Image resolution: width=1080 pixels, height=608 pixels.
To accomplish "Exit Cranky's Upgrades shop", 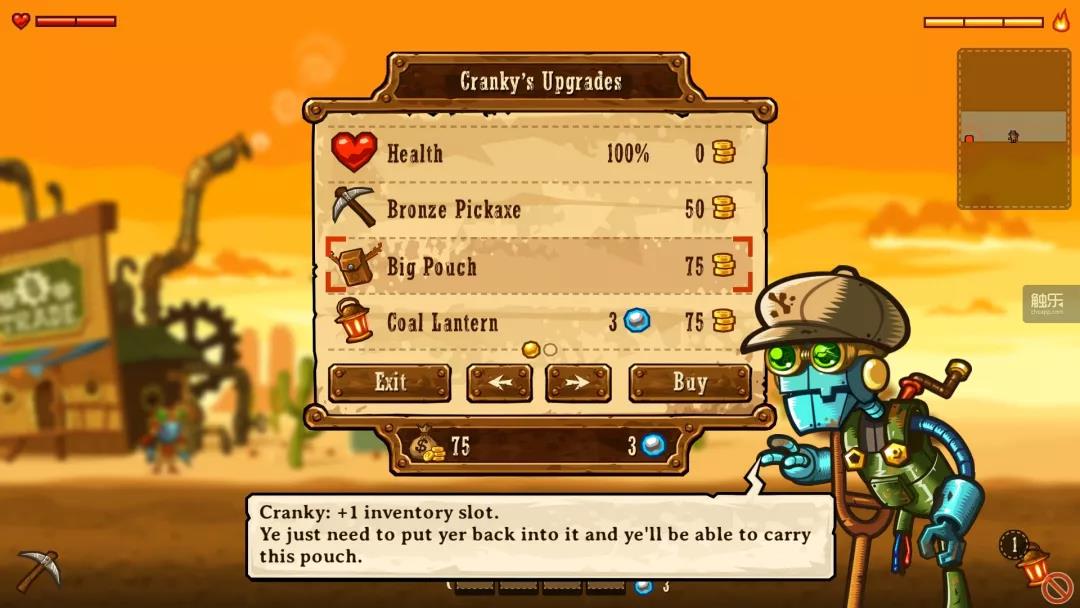I will click(389, 383).
